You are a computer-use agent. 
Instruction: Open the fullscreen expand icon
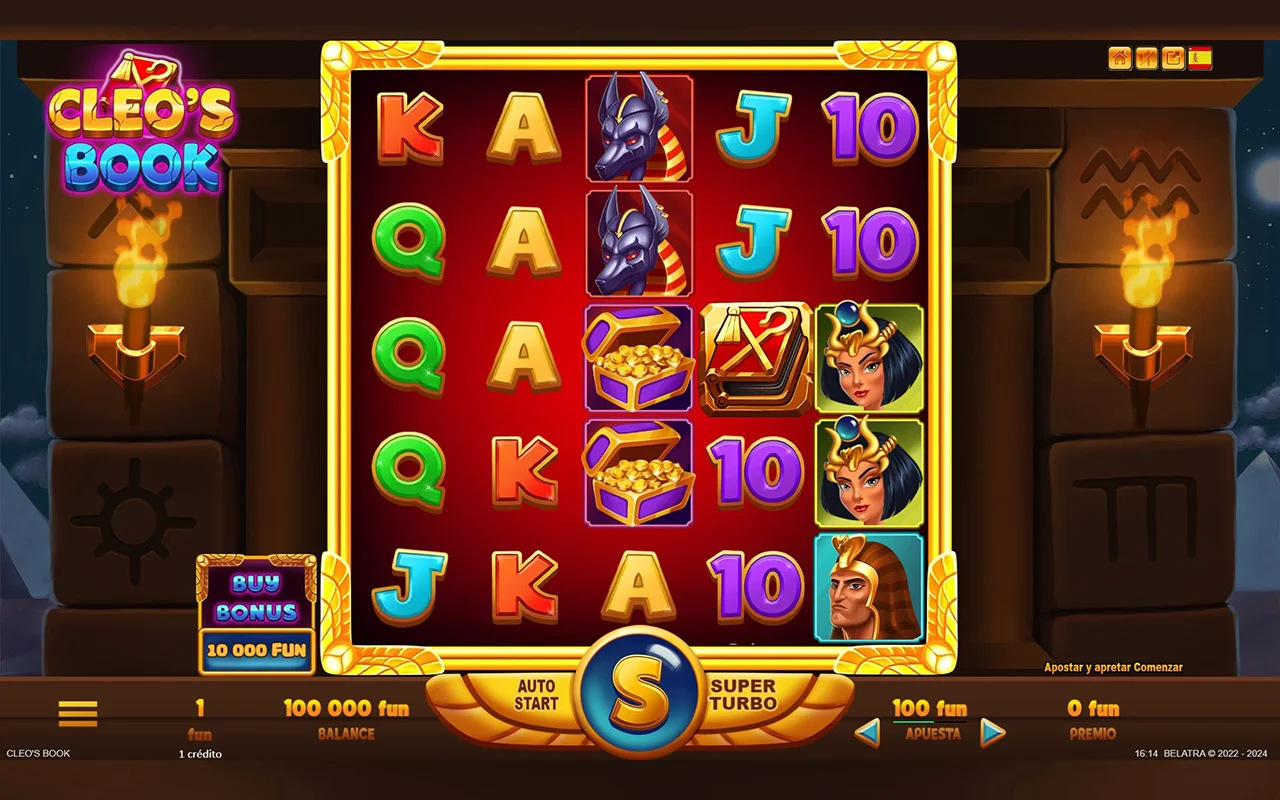coord(1173,59)
